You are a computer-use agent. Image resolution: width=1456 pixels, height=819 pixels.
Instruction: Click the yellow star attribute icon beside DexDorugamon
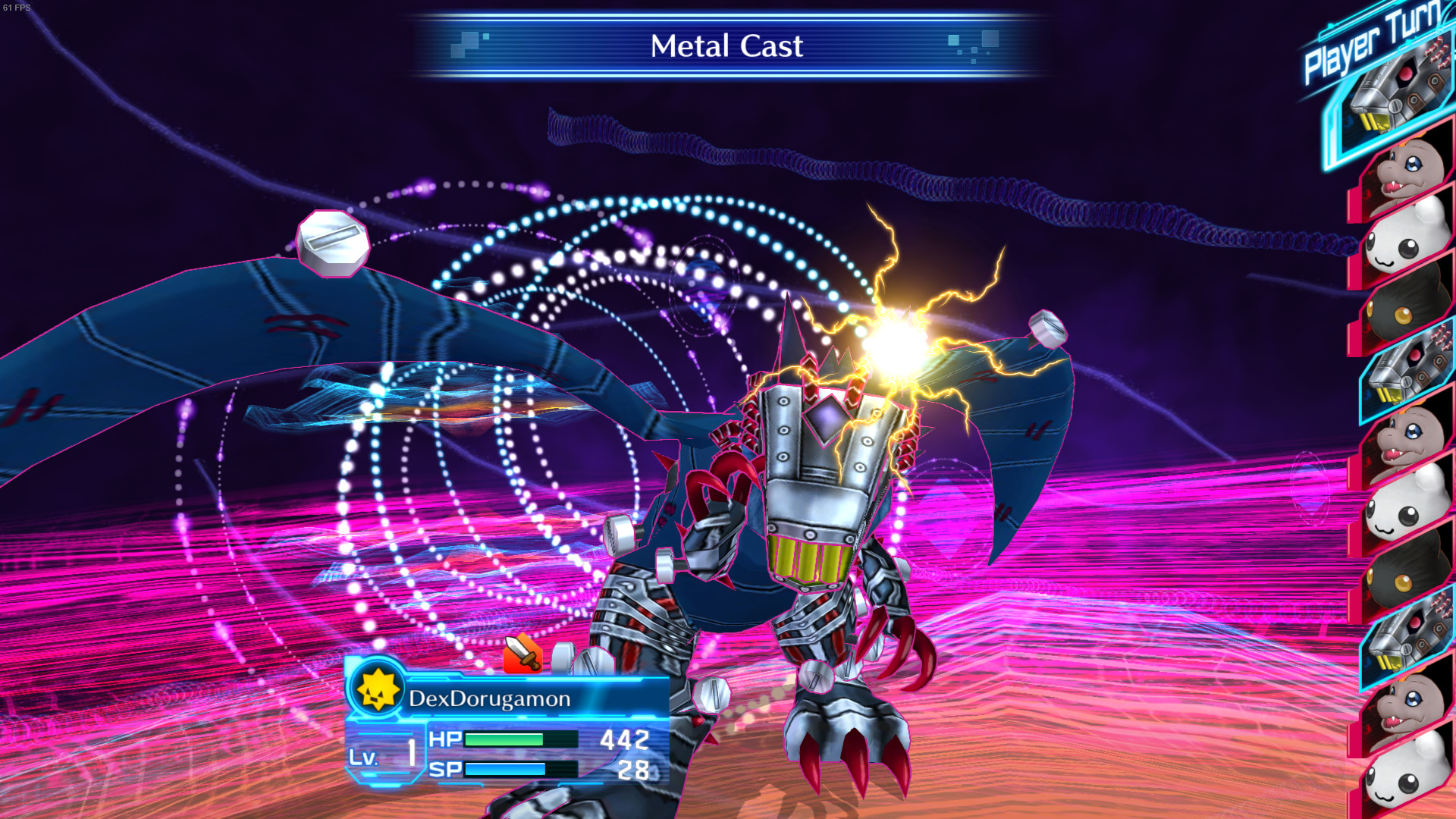point(377,689)
